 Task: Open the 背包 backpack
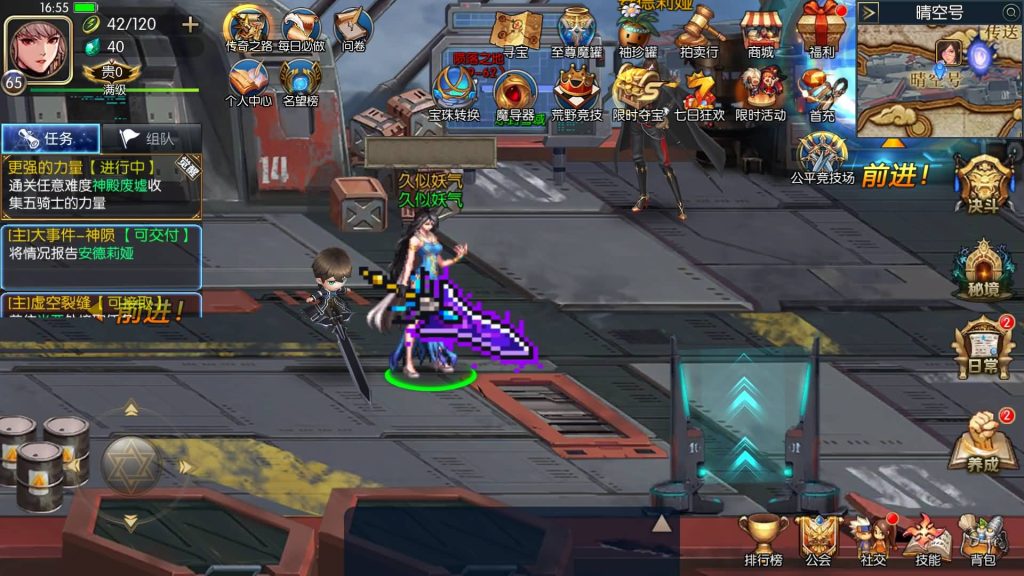[983, 540]
